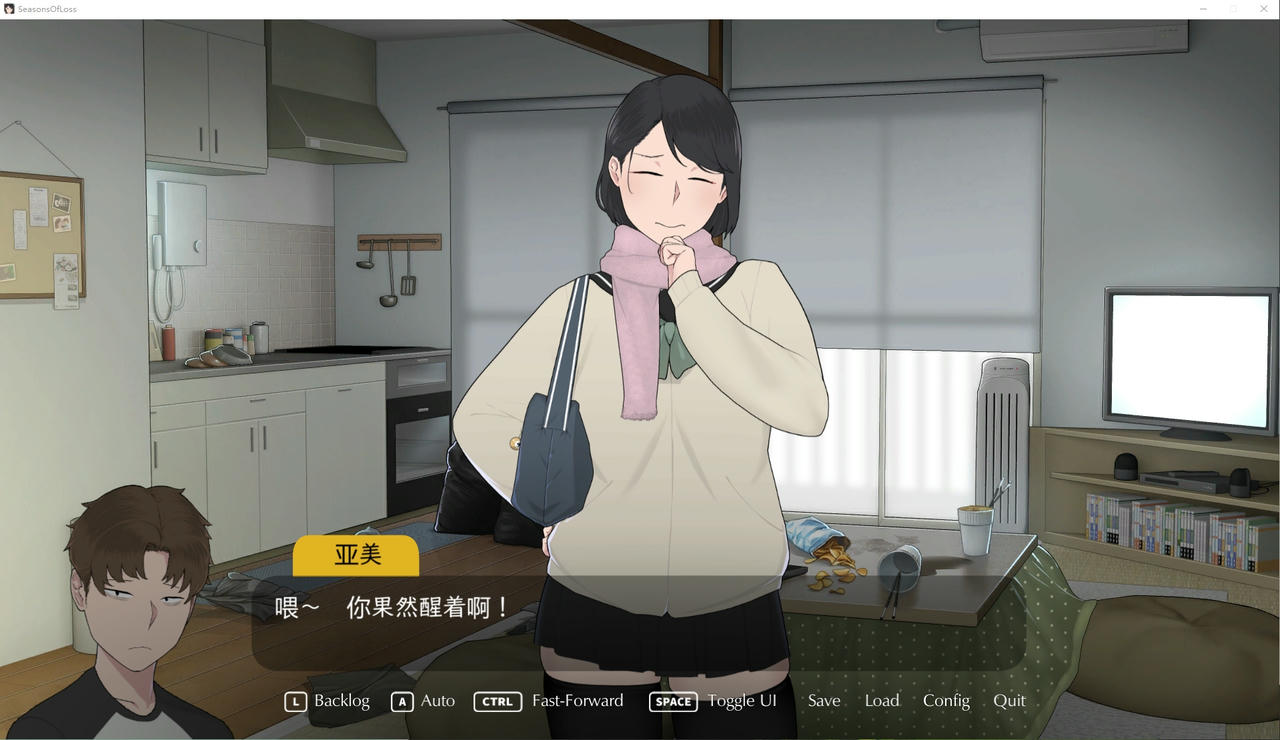Enable Auto mode from the quick menu
Viewport: 1280px width, 740px height.
pyautogui.click(x=436, y=701)
